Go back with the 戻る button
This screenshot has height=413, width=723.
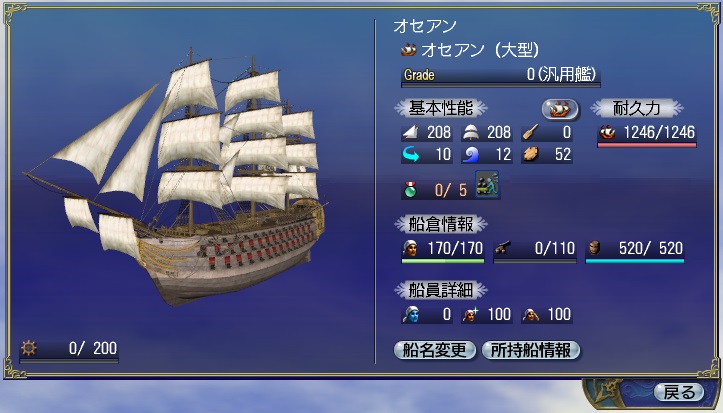(678, 391)
